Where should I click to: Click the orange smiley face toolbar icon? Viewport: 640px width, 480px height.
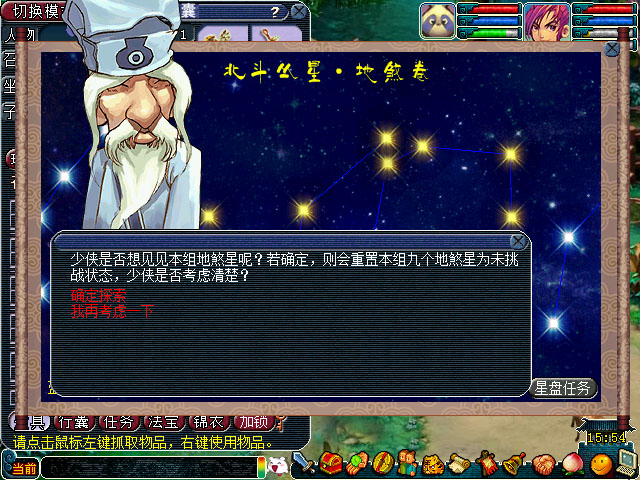(600, 464)
